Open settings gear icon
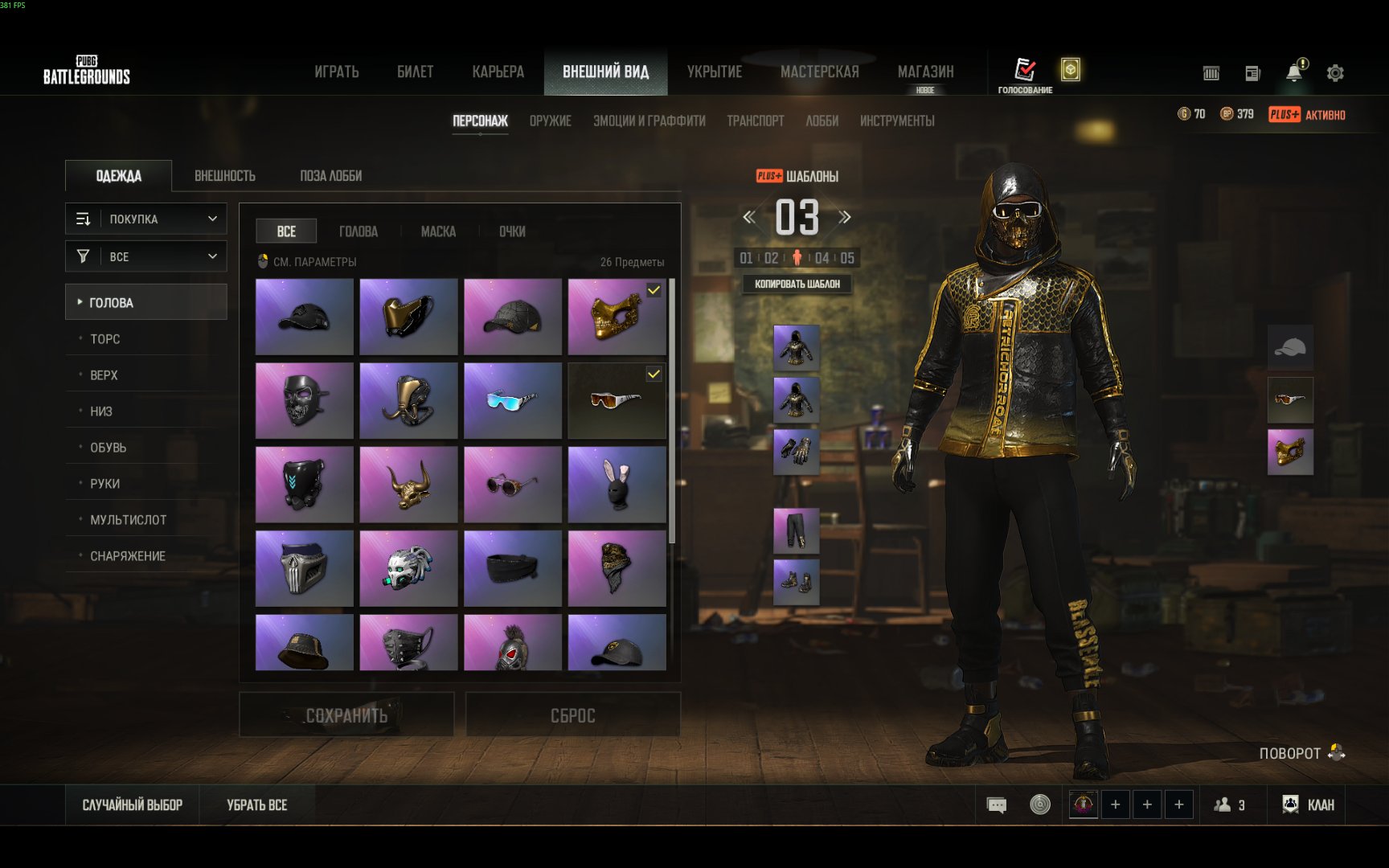Viewport: 1389px width, 868px height. [1335, 73]
